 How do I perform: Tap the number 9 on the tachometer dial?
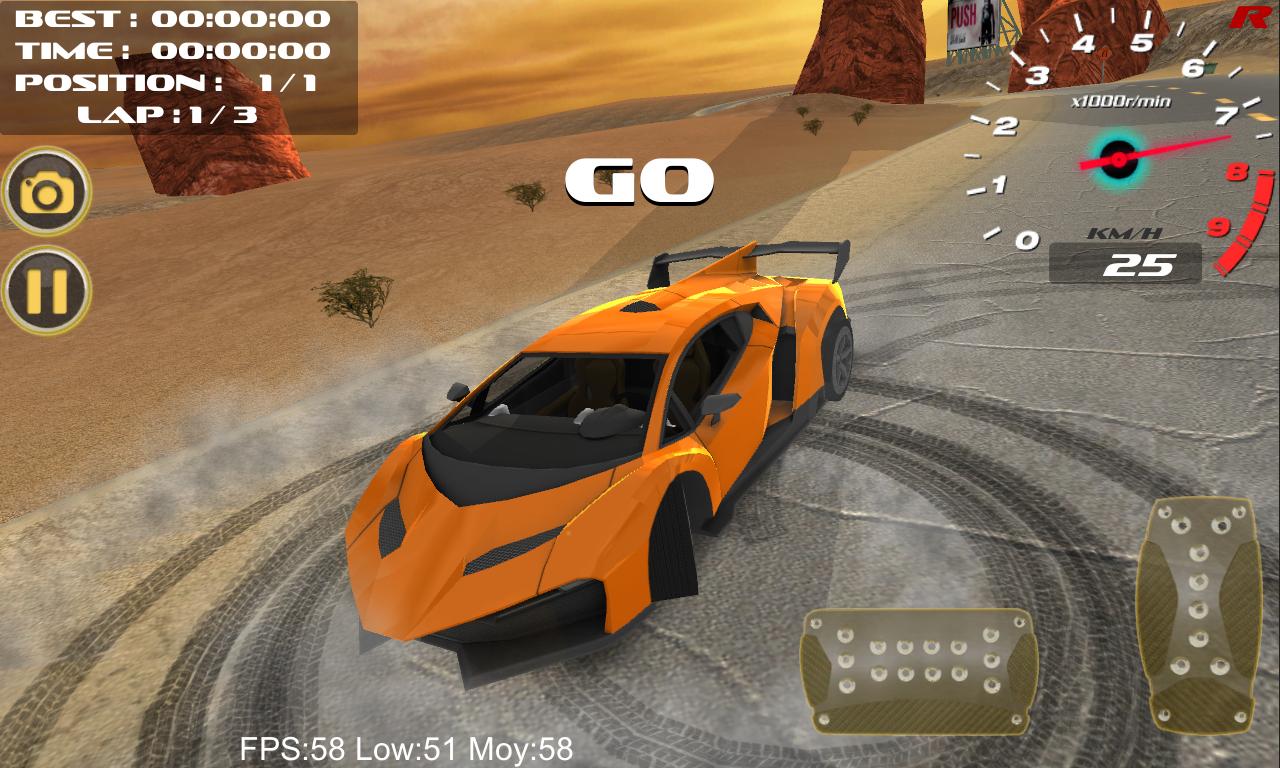click(x=1217, y=225)
